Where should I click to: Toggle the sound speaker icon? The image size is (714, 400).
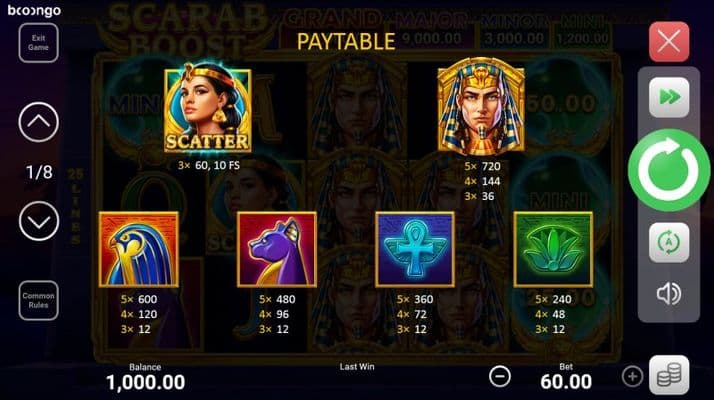tap(668, 294)
